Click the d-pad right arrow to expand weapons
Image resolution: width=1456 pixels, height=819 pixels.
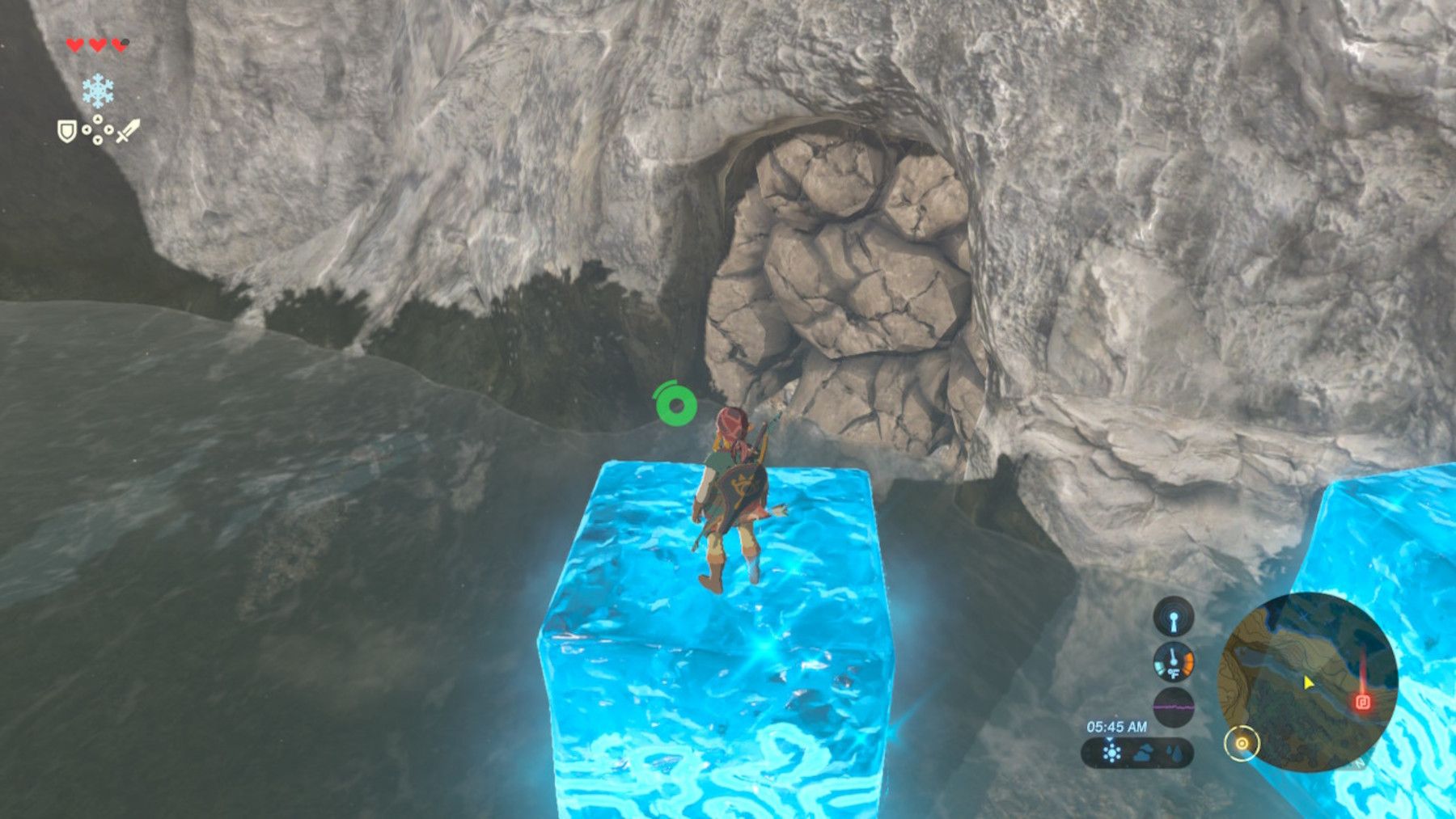click(109, 129)
